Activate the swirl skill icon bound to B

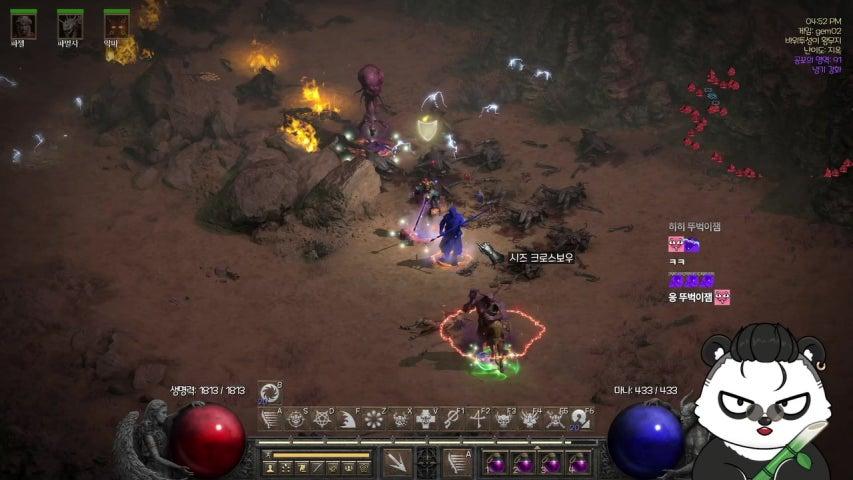pyautogui.click(x=269, y=392)
